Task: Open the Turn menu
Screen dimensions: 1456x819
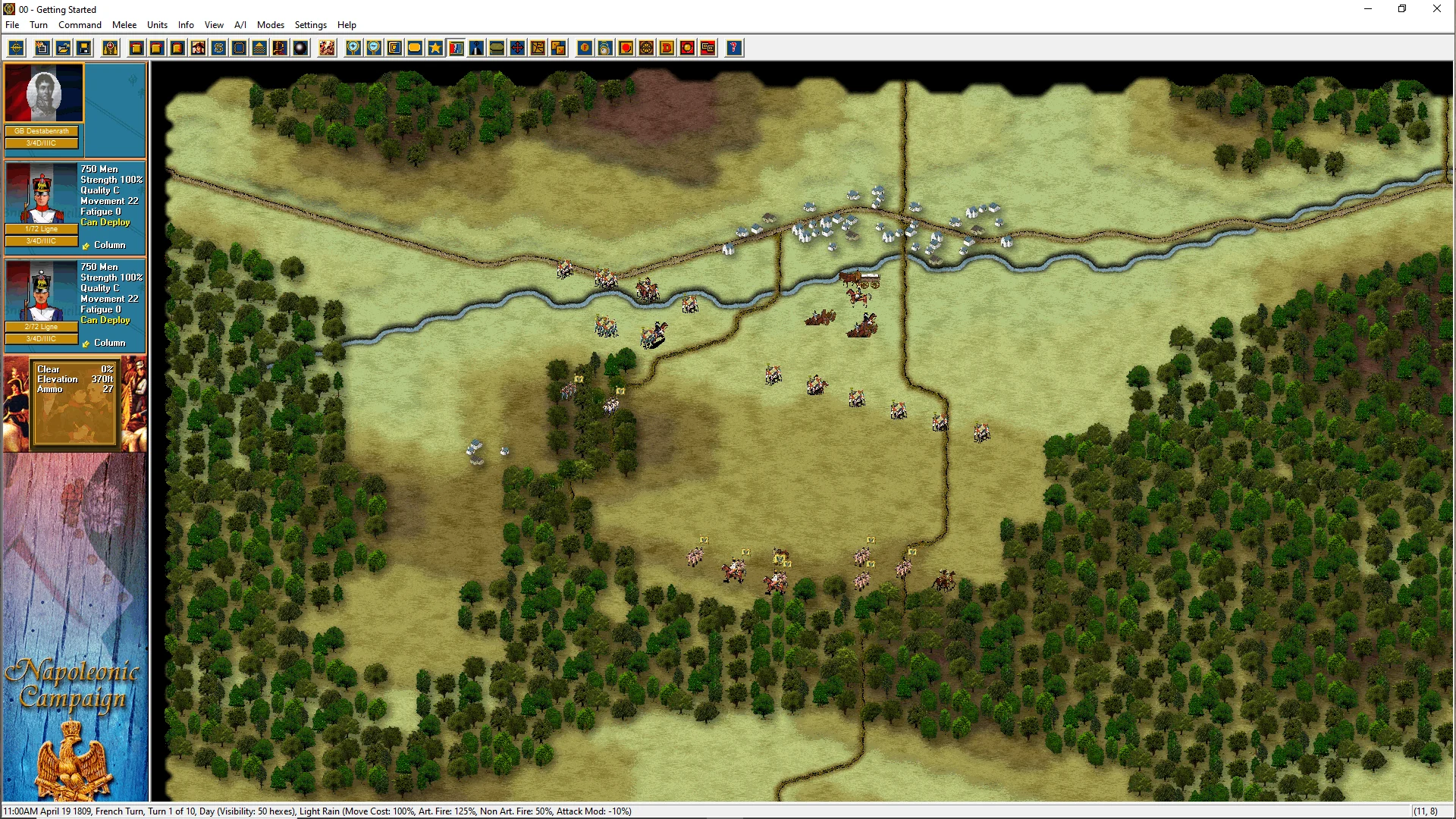Action: 39,25
